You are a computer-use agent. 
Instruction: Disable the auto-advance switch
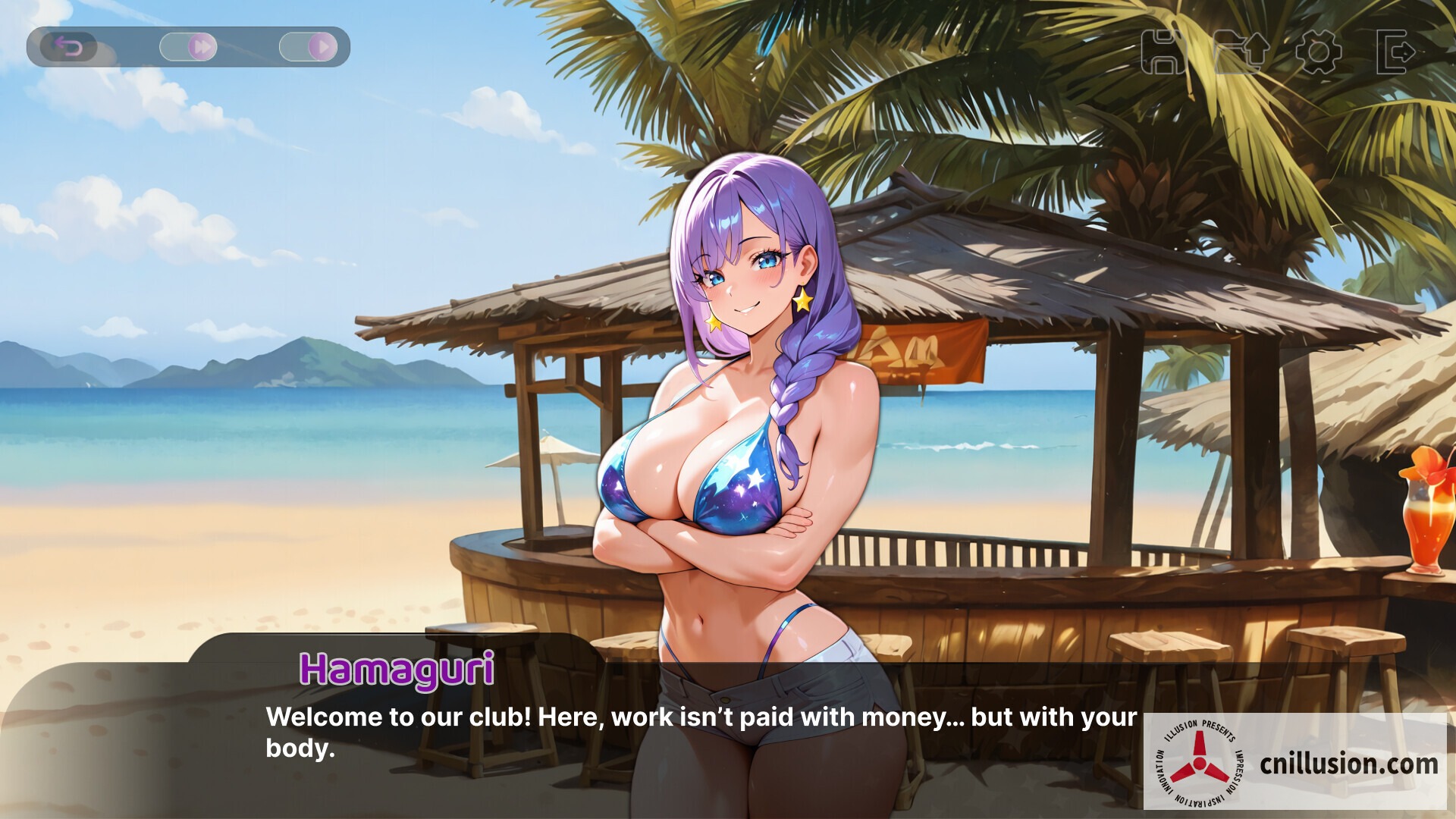[307, 45]
